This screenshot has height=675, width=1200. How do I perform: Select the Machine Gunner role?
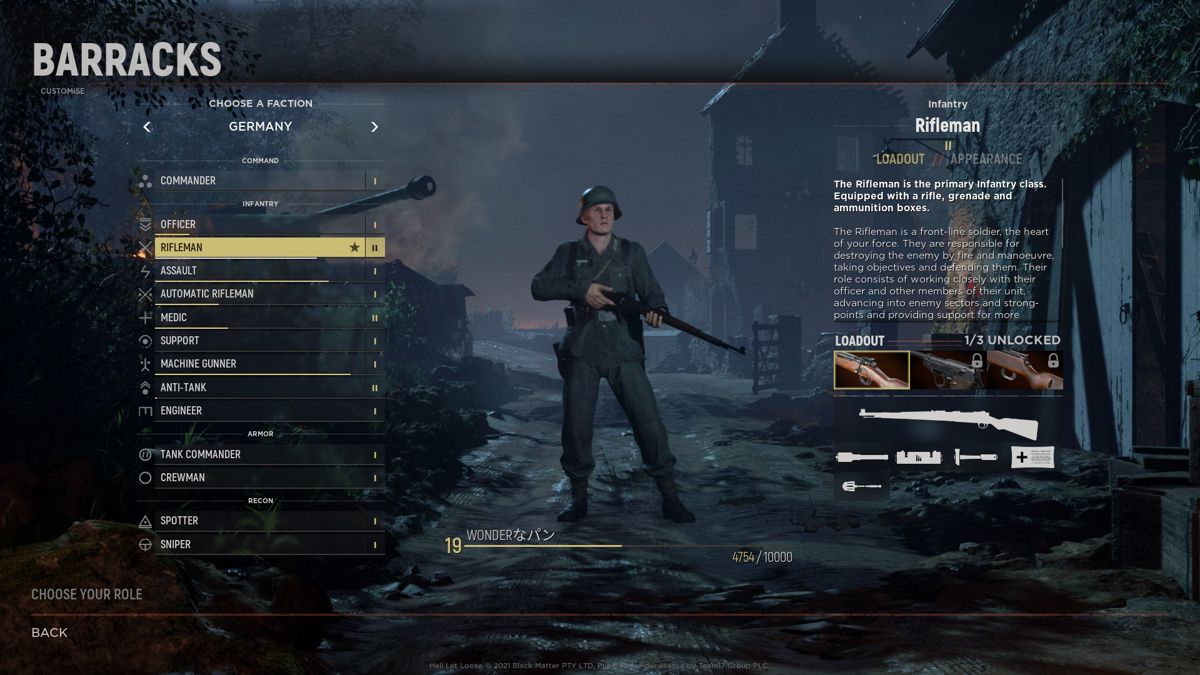click(260, 364)
